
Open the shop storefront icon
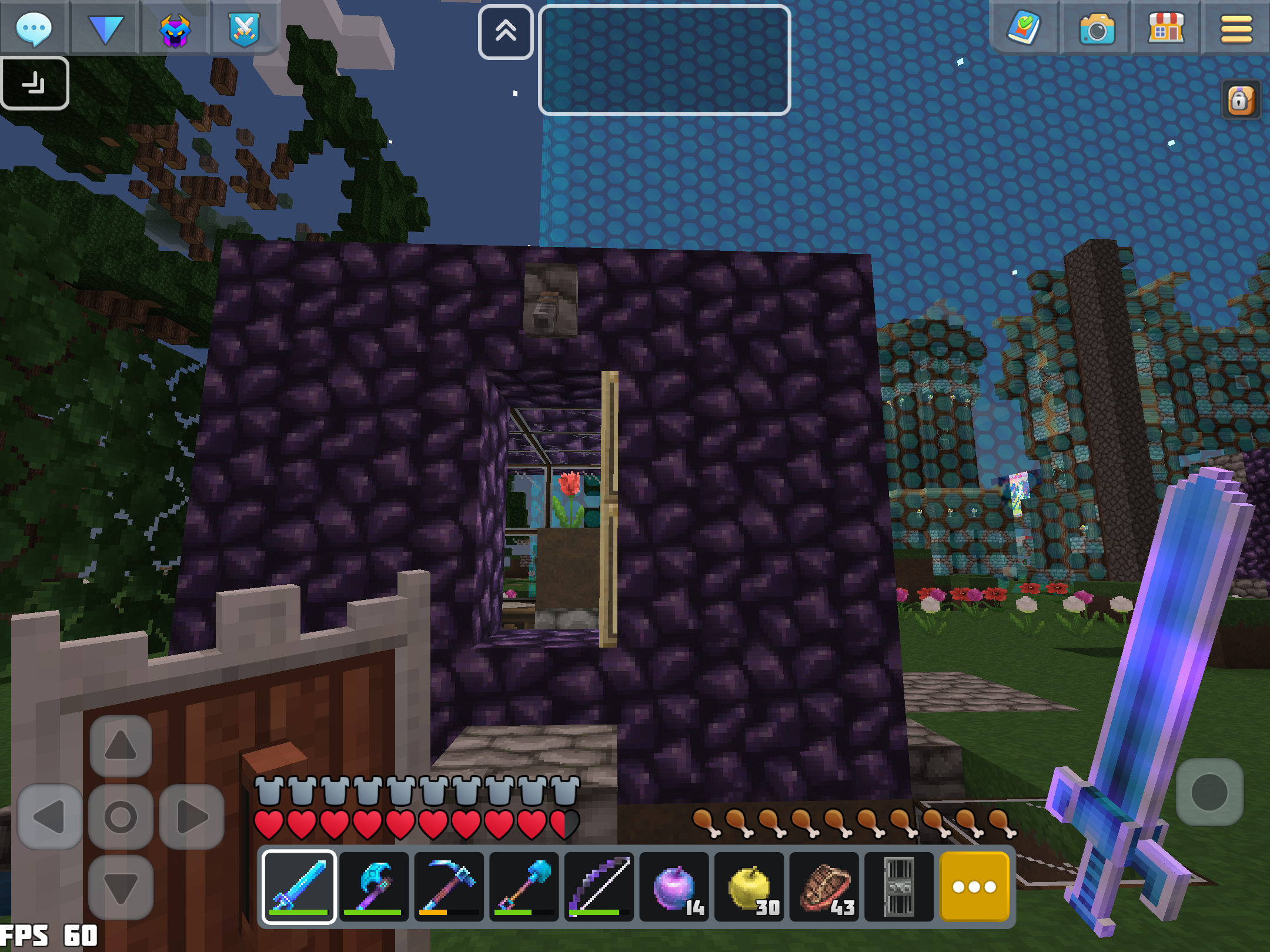pos(1166,28)
